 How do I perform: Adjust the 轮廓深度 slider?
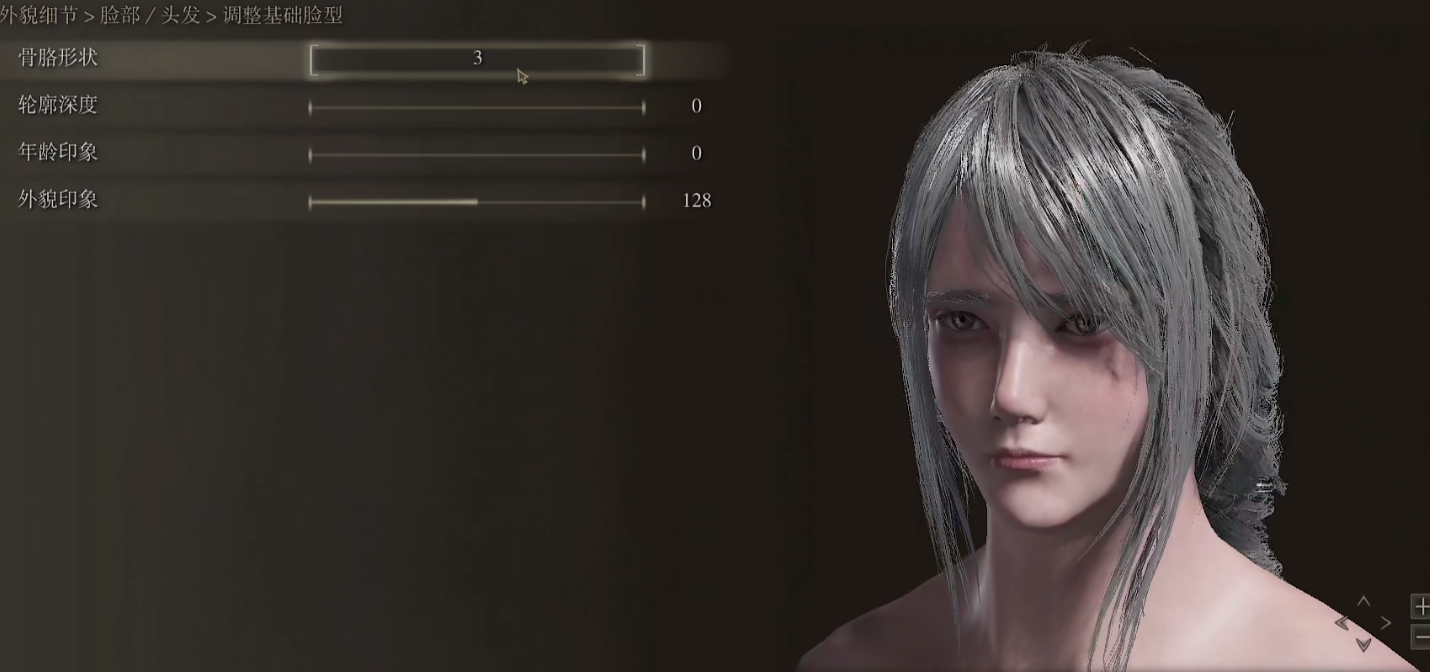pyautogui.click(x=477, y=107)
